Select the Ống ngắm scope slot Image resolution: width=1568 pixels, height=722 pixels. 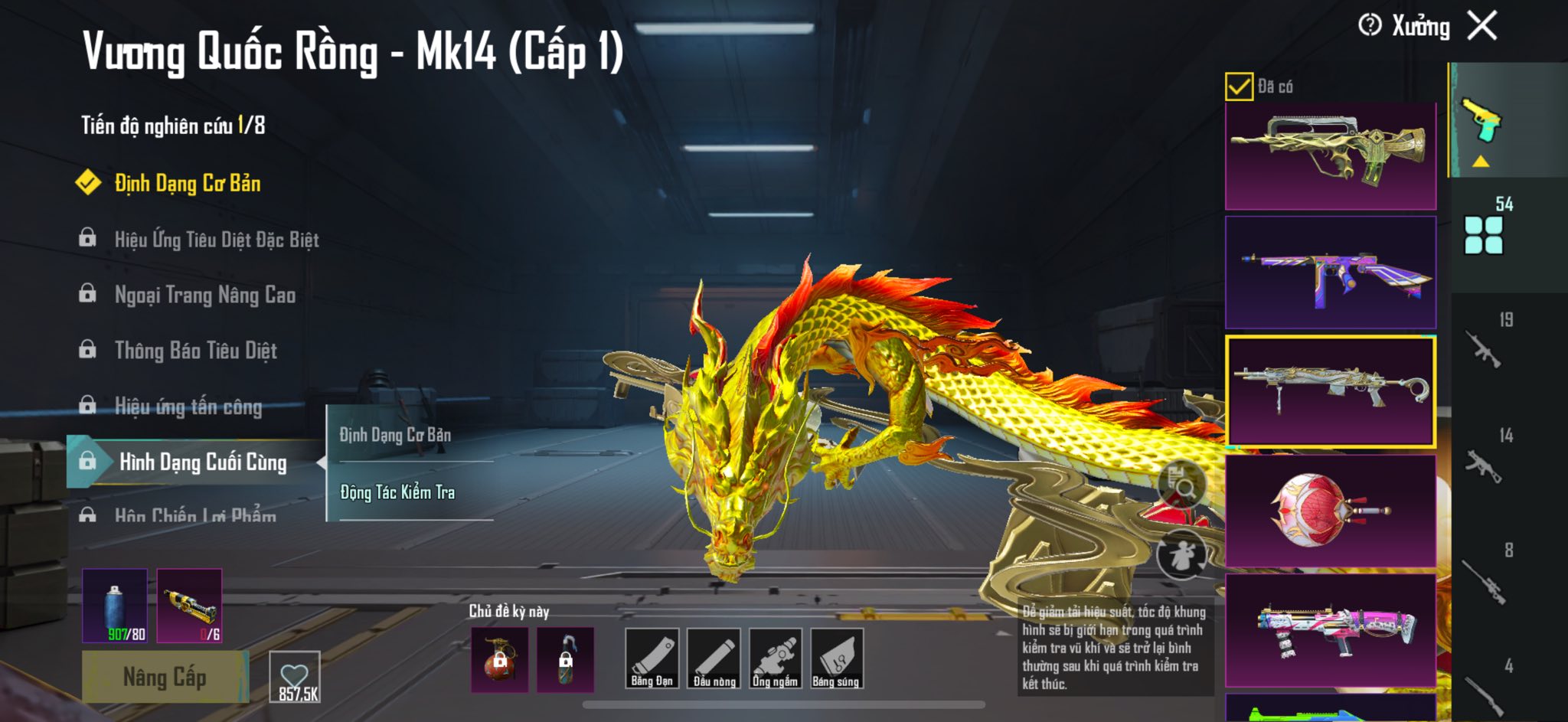775,658
